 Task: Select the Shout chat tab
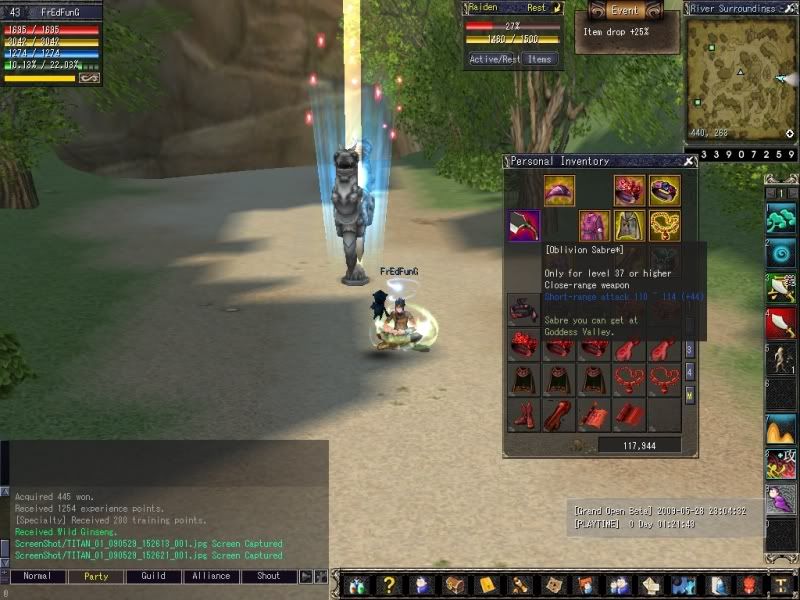tap(269, 576)
